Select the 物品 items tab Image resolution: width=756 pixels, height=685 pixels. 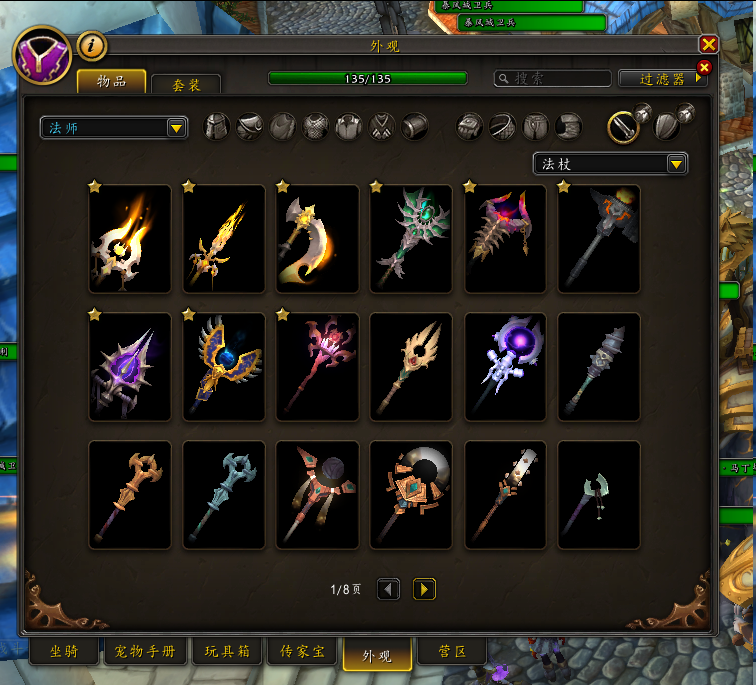pos(111,81)
